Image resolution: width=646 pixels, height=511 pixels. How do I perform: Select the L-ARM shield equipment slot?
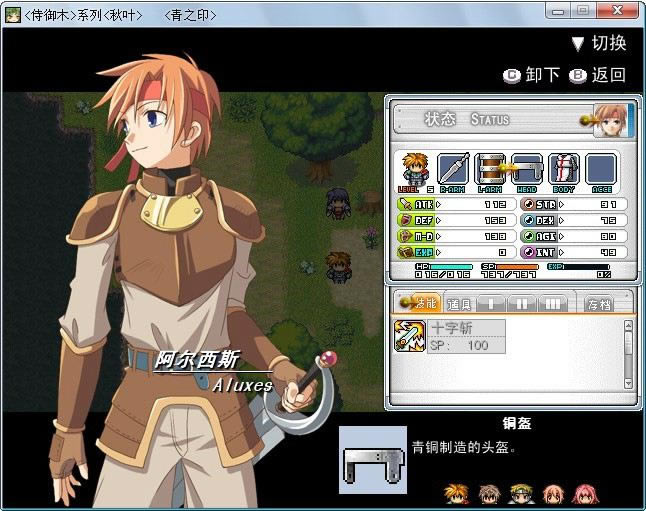point(490,169)
